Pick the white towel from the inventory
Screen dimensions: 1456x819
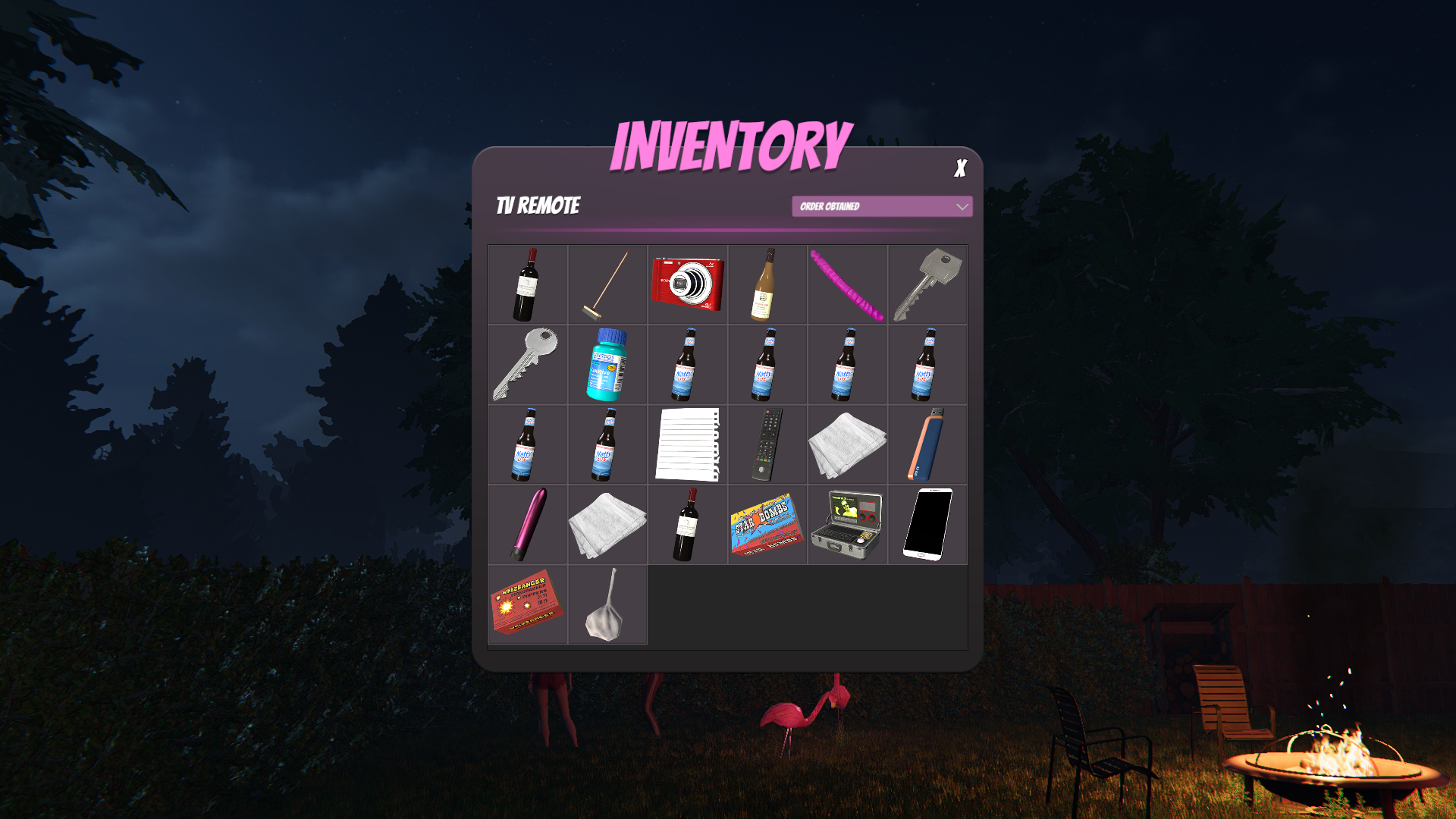[847, 444]
